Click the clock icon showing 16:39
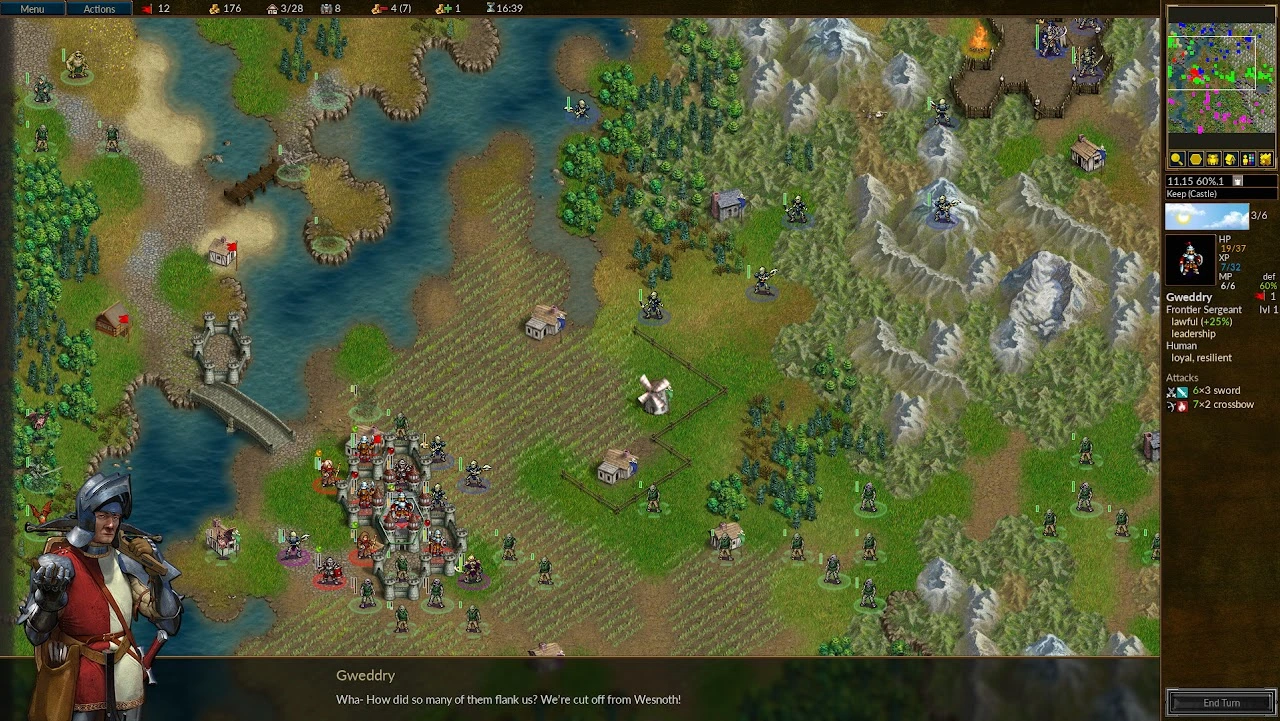 tap(490, 8)
